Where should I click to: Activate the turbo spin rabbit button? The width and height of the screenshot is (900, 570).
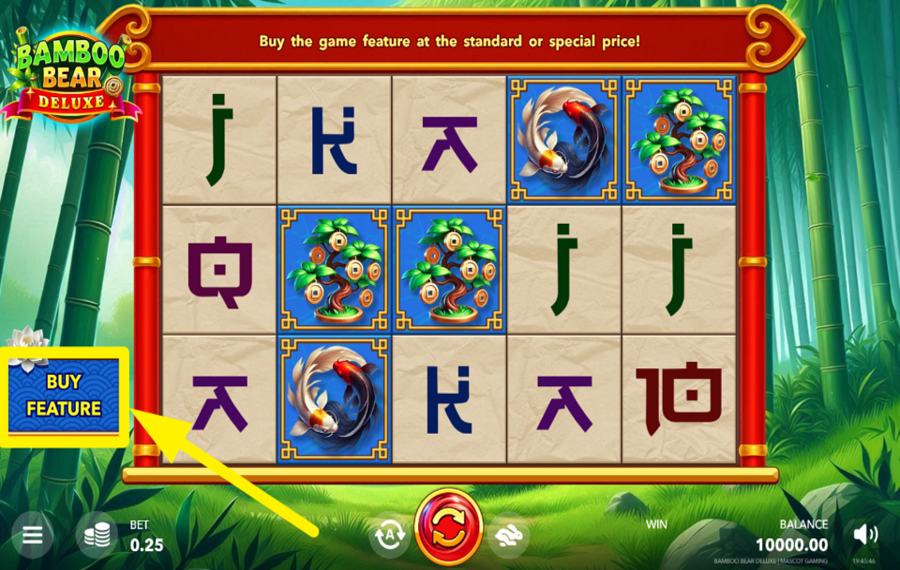(x=509, y=535)
